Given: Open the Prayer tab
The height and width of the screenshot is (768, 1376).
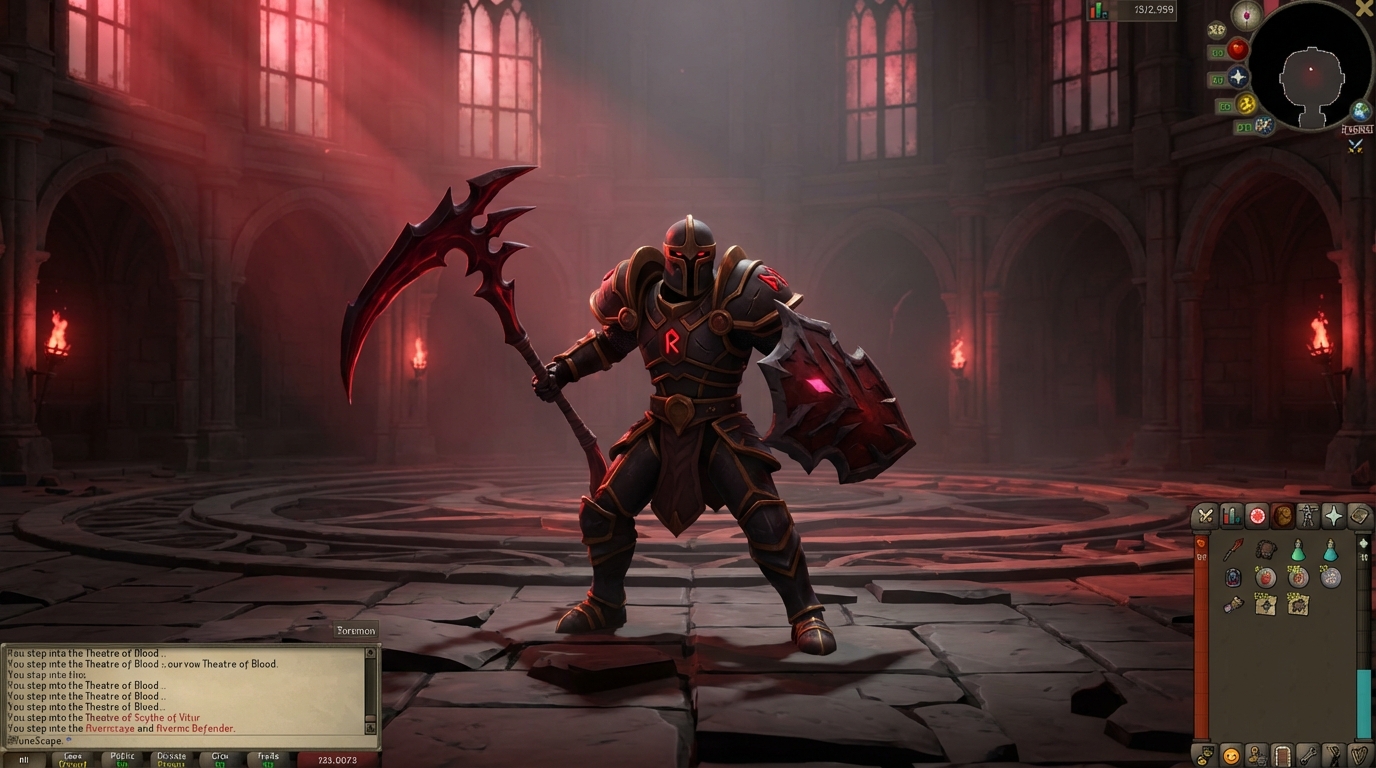Looking at the screenshot, I should (x=1336, y=516).
